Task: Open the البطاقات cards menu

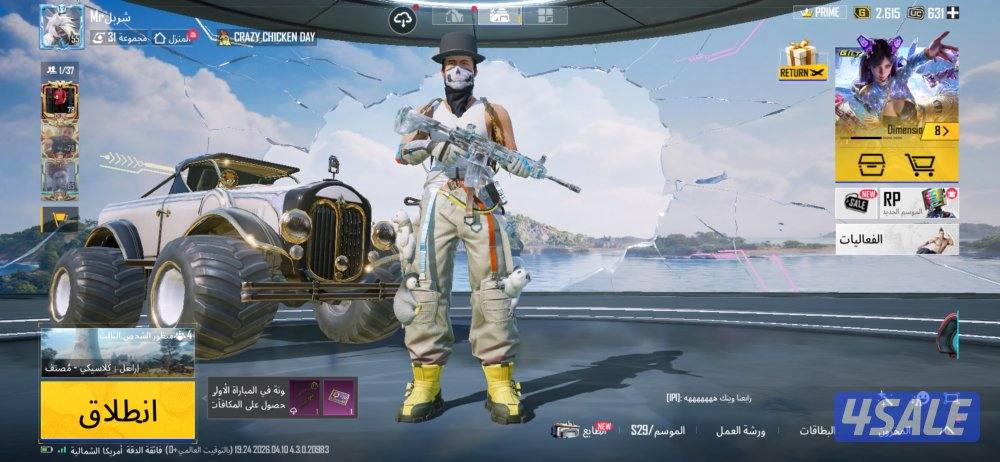Action: (x=816, y=431)
